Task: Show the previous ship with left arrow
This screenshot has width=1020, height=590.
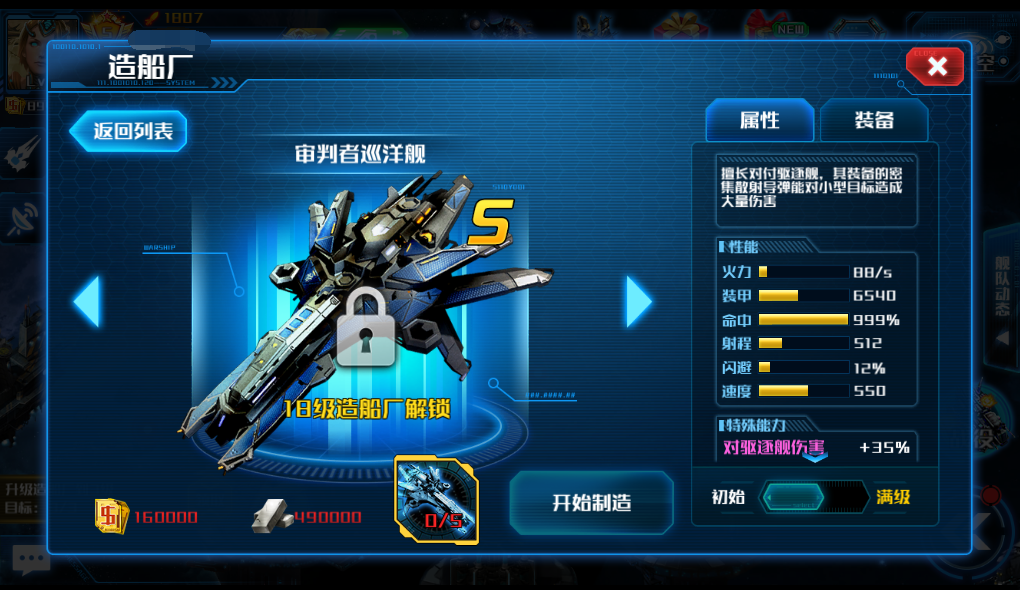Action: pyautogui.click(x=87, y=301)
